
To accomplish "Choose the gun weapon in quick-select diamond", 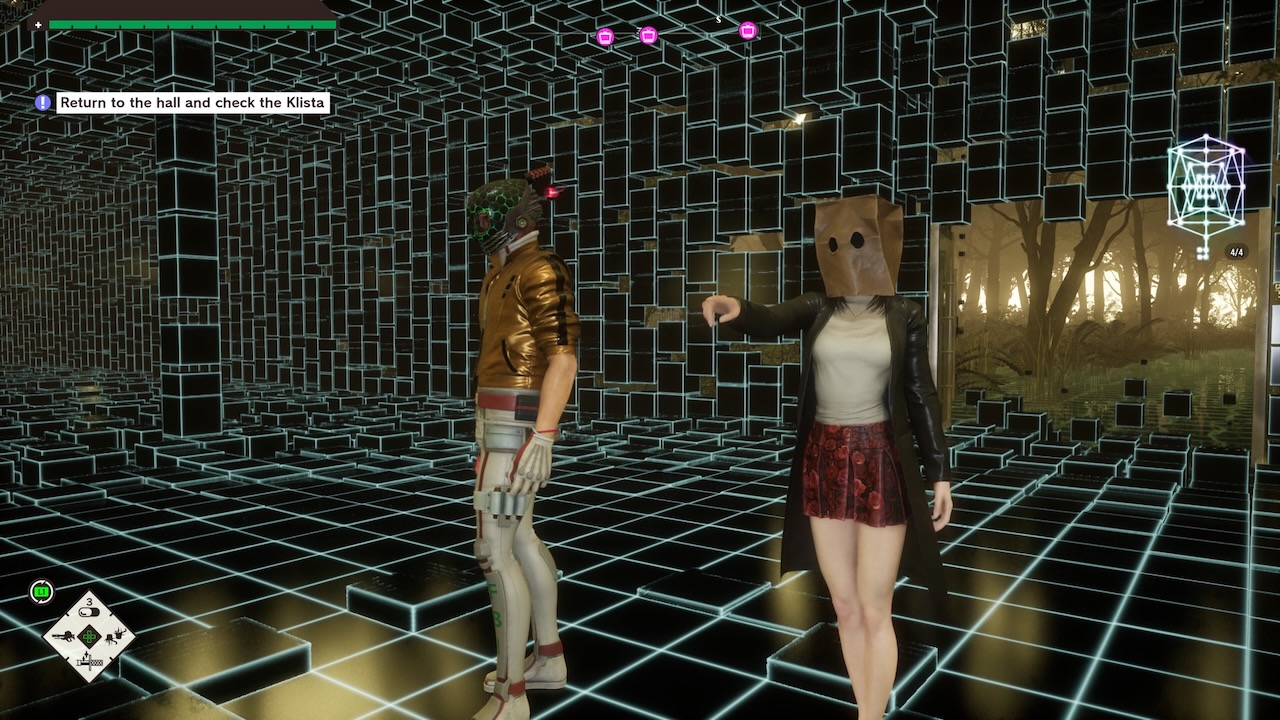I will pos(65,634).
